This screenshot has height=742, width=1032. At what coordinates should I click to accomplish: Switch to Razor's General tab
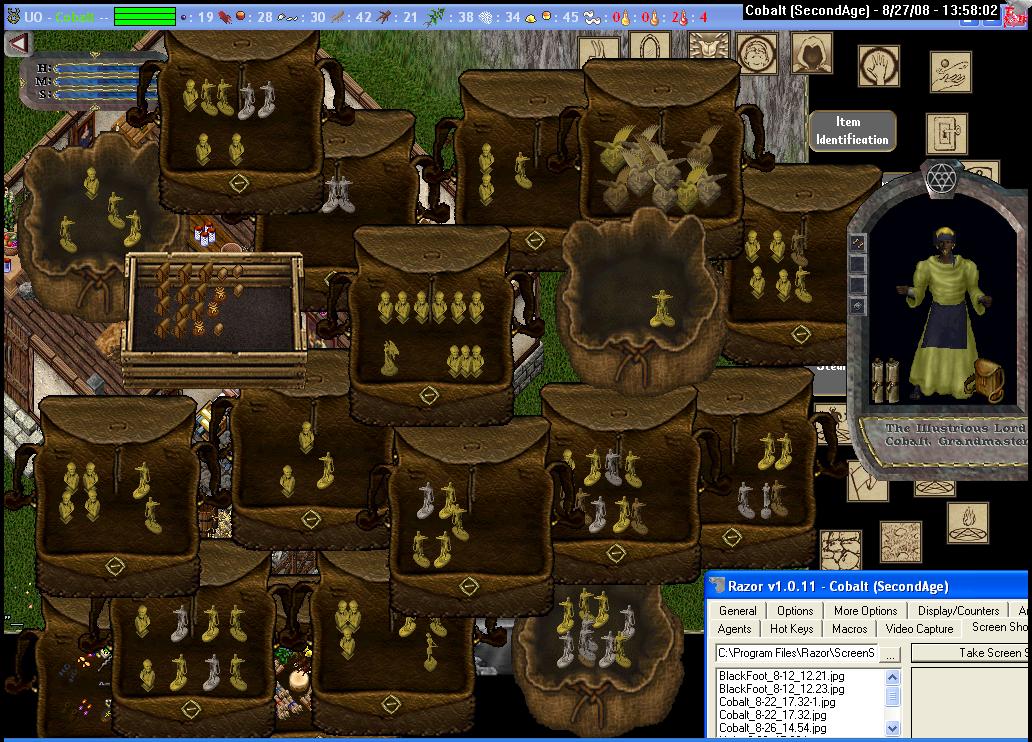click(738, 610)
